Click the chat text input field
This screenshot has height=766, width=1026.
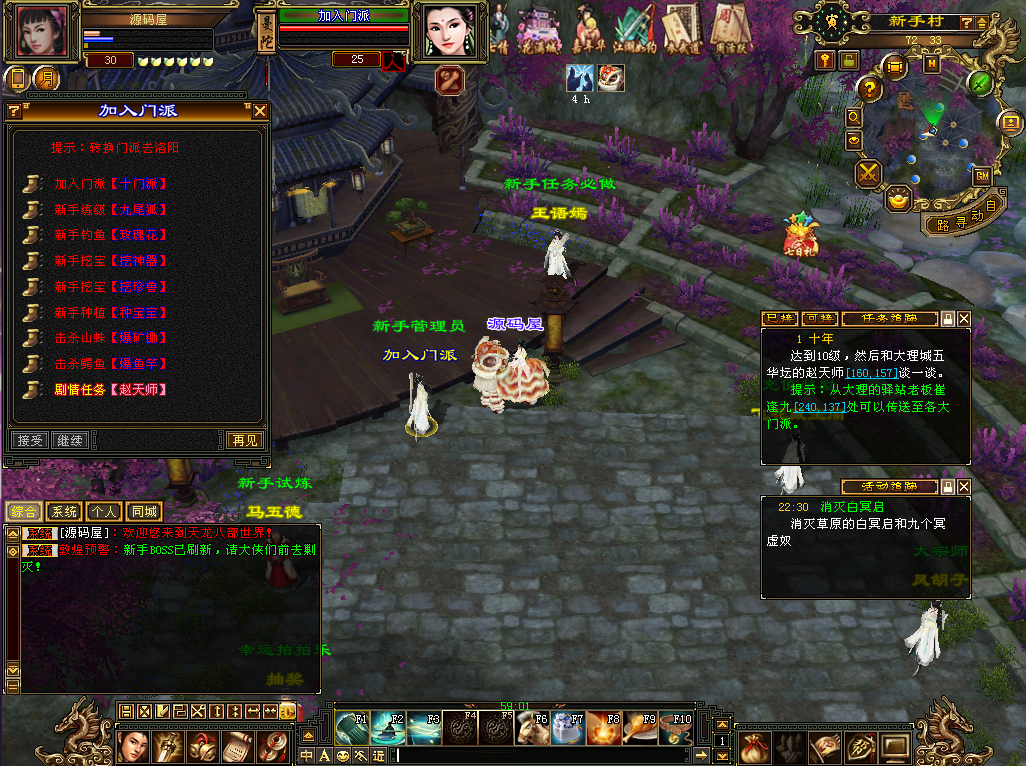550,755
